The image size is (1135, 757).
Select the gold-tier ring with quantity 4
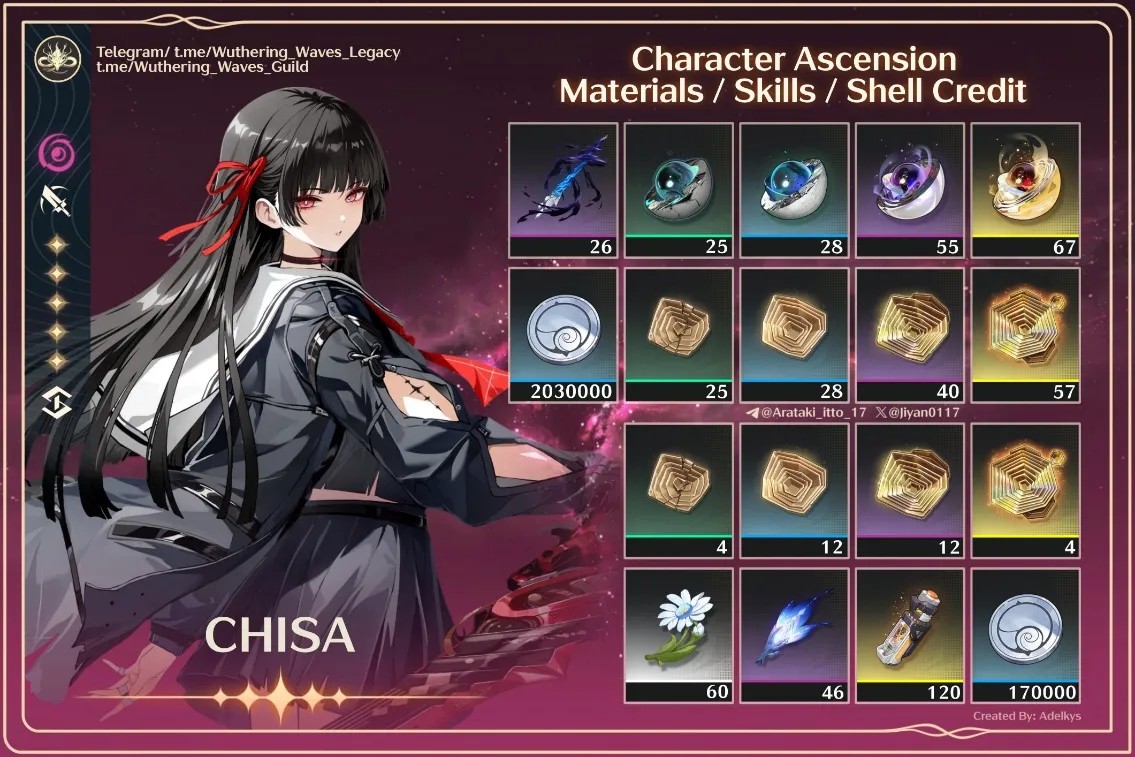point(1025,490)
